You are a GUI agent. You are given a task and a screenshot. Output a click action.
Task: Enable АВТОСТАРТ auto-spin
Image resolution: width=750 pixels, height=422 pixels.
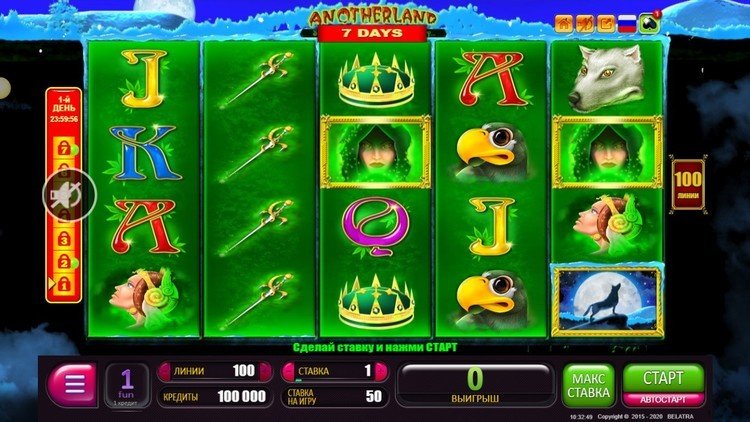click(663, 399)
